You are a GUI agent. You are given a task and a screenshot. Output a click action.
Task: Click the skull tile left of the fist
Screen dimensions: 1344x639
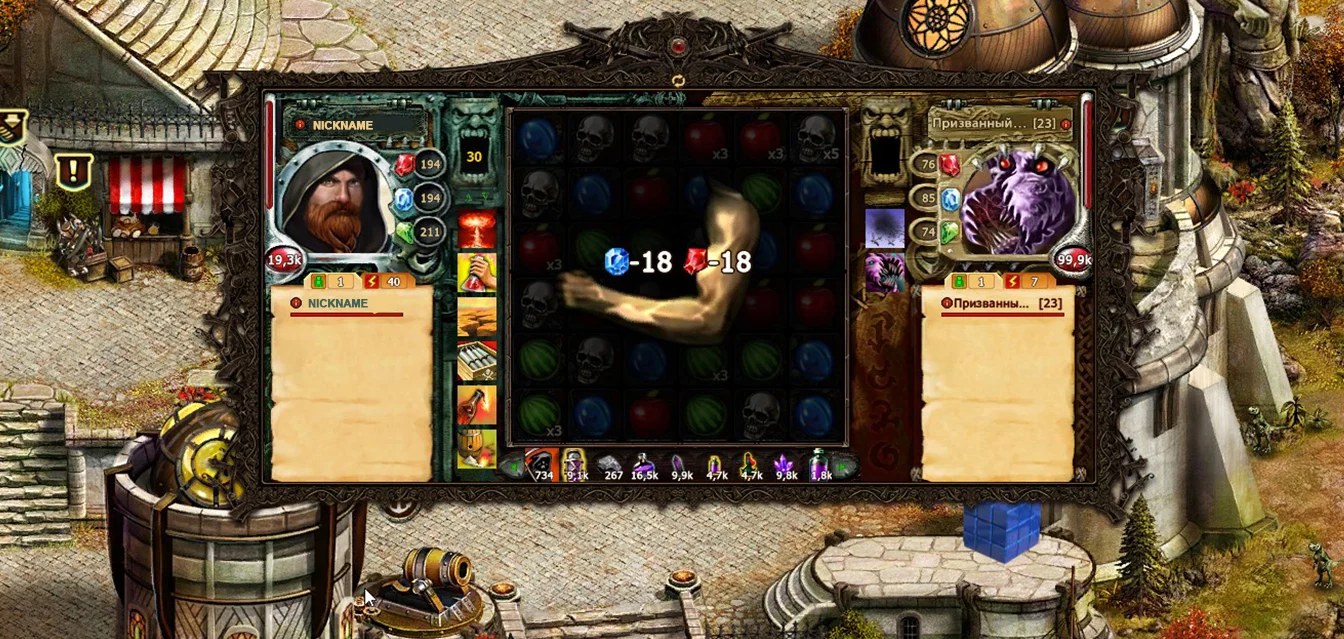point(538,301)
